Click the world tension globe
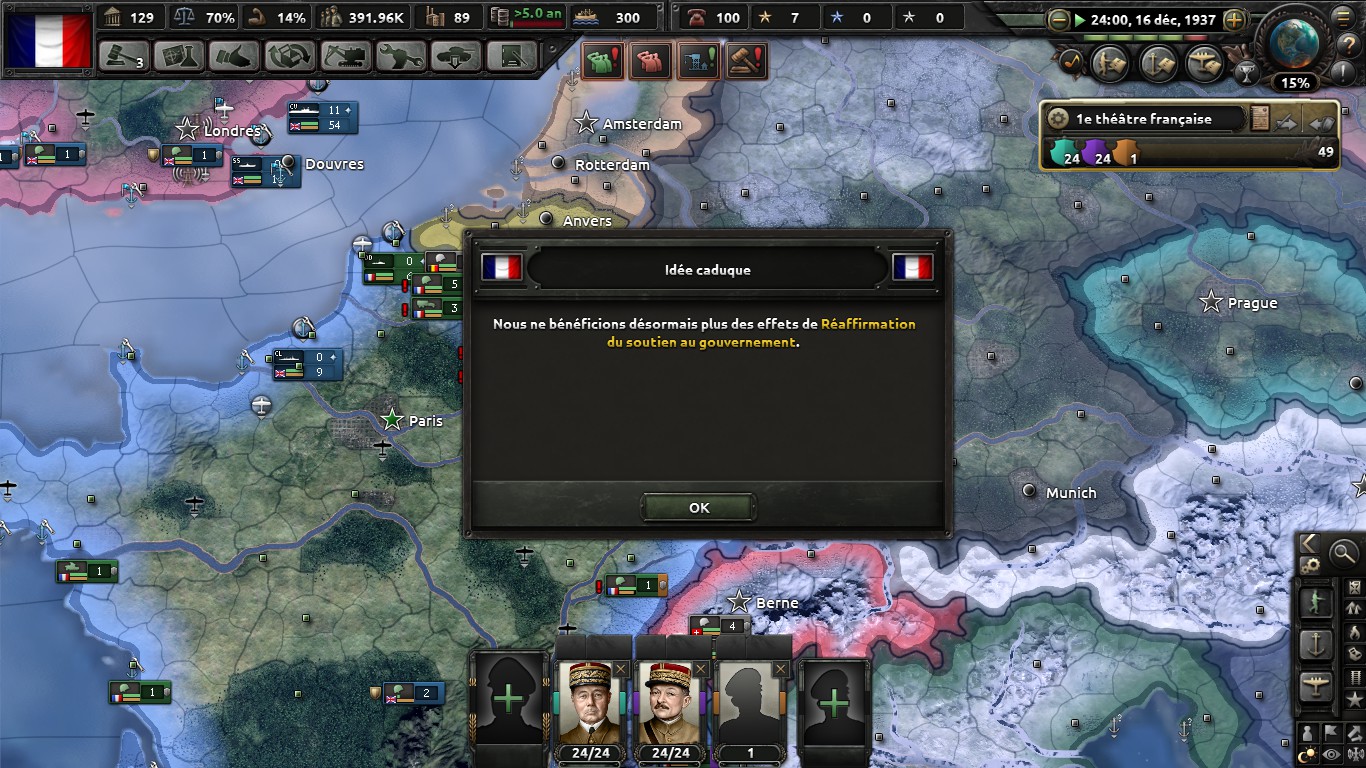 (x=1296, y=40)
